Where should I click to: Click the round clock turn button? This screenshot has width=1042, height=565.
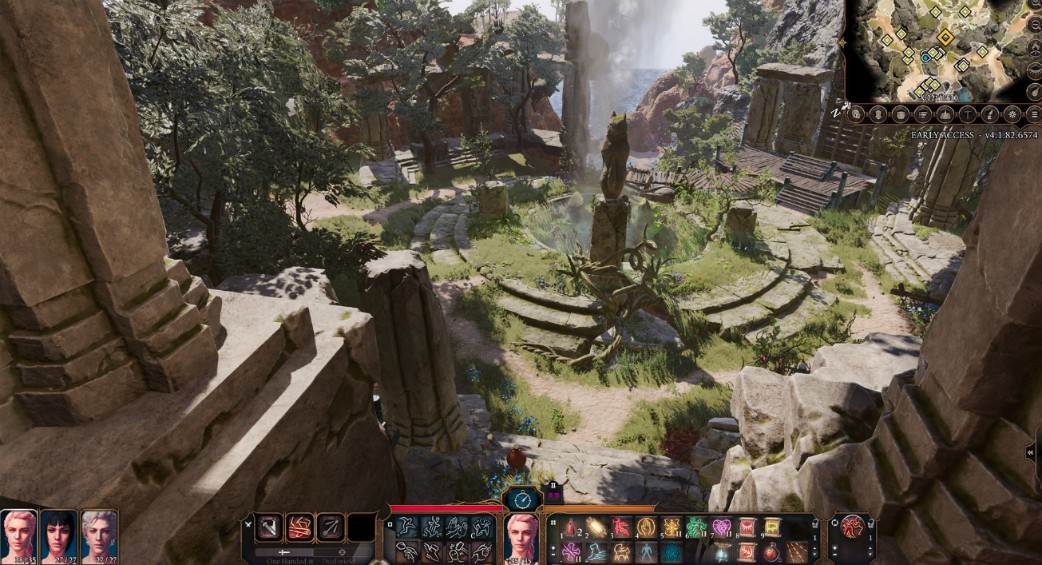pos(522,498)
